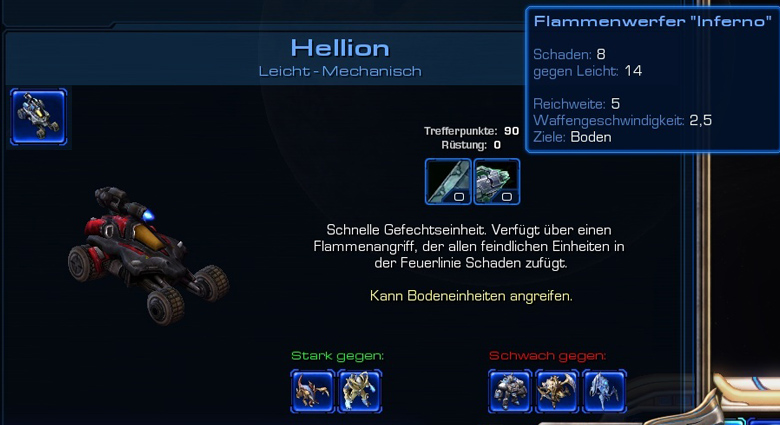
Task: Click the green vehicle armor icon
Action: (x=496, y=181)
